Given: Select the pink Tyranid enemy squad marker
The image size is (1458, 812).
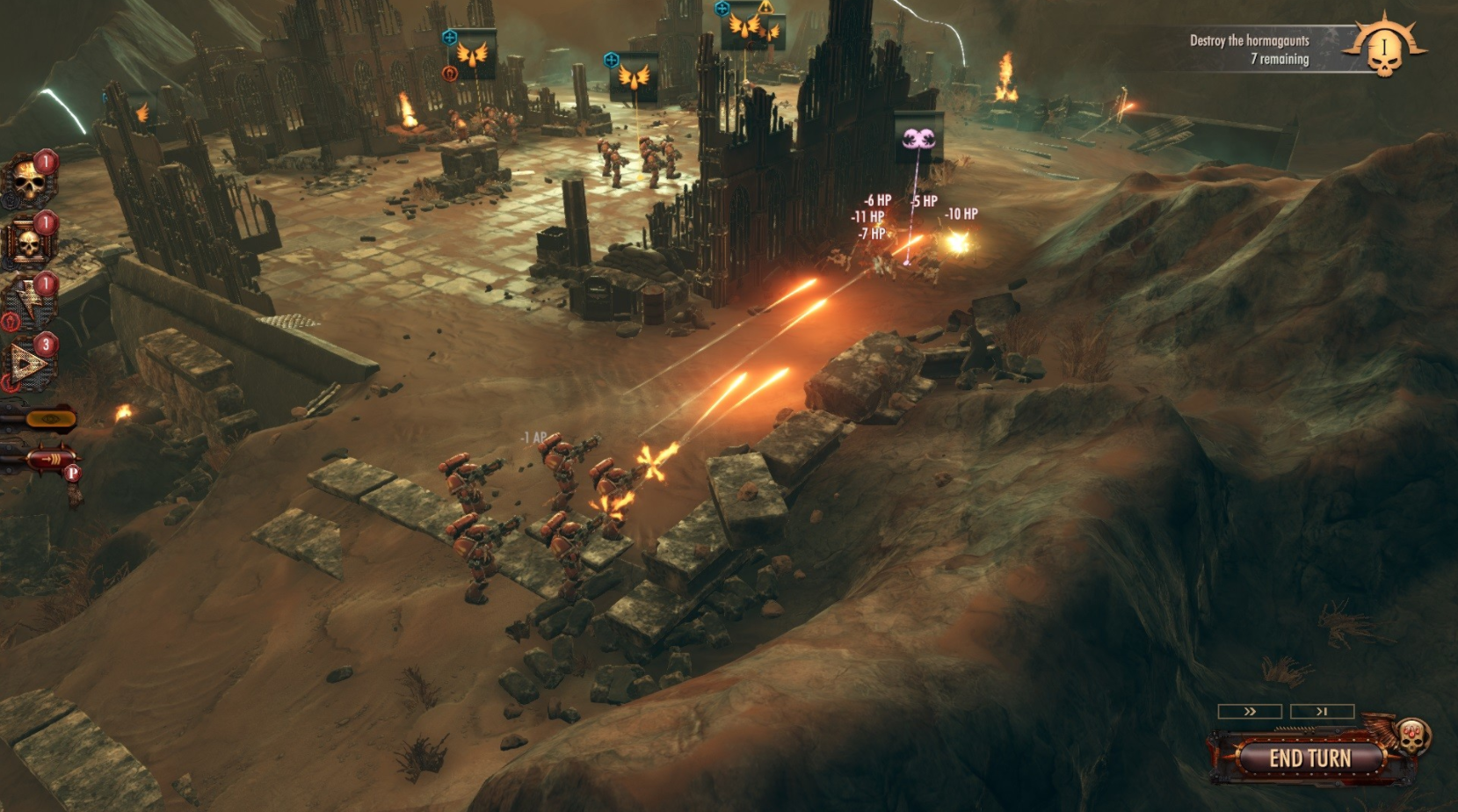Looking at the screenshot, I should click(918, 137).
